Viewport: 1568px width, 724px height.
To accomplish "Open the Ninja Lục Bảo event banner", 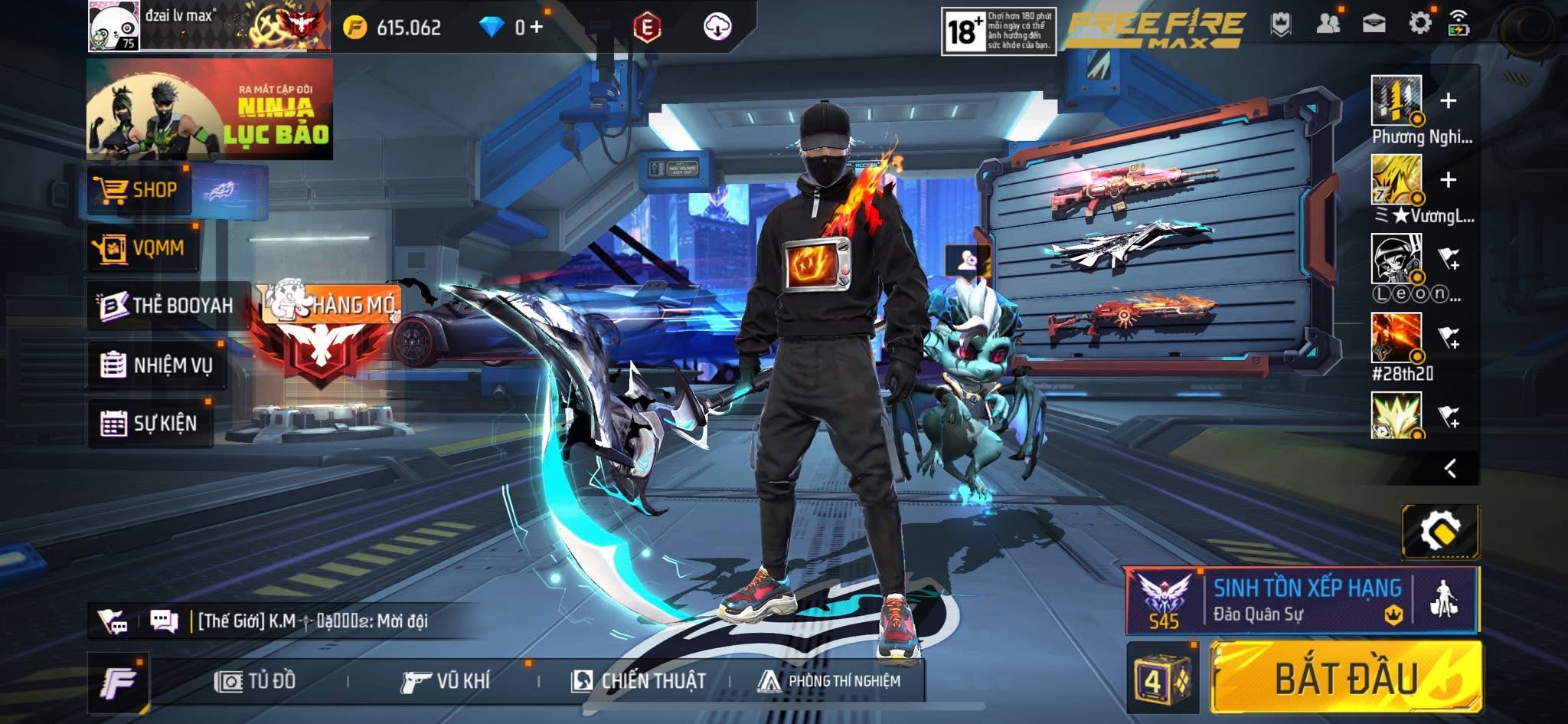I will pyautogui.click(x=209, y=110).
